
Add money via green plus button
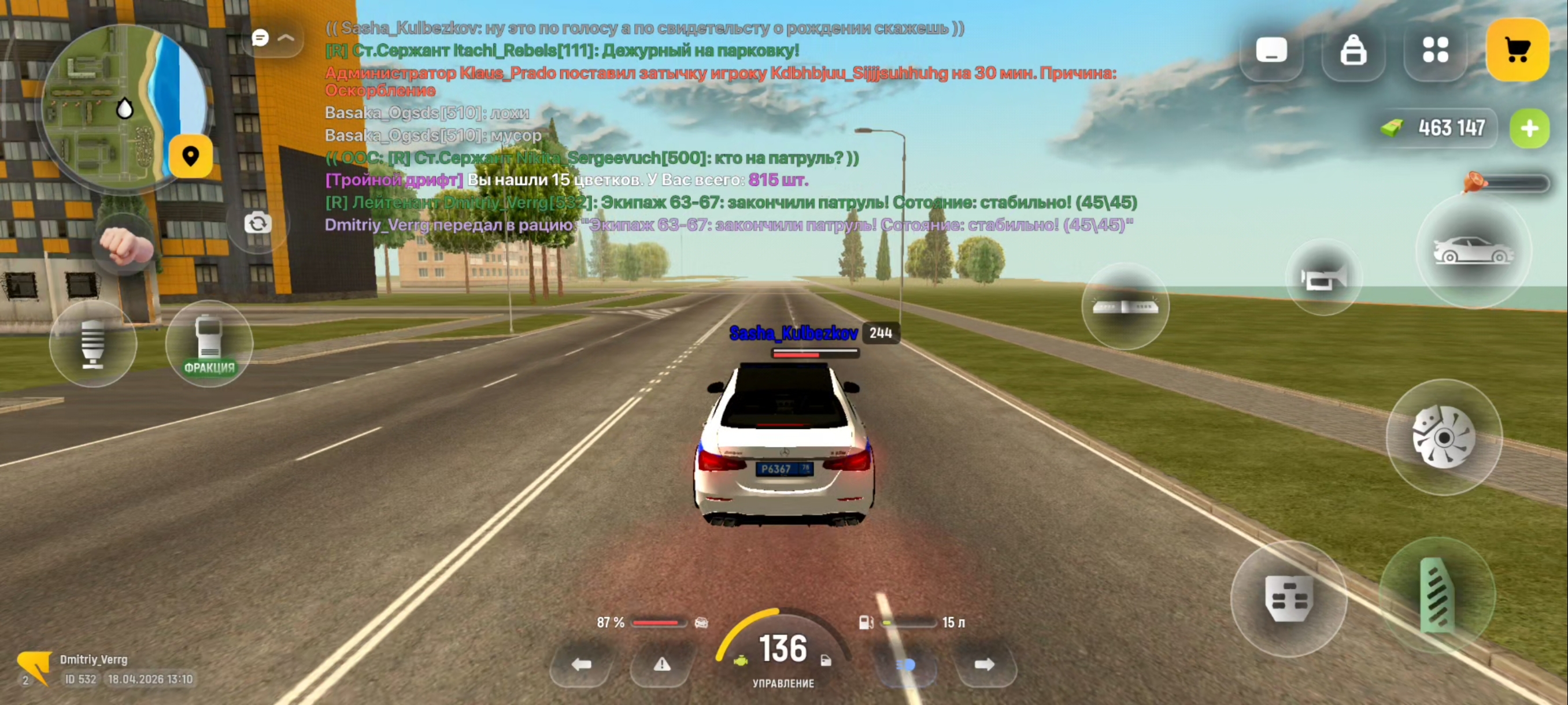1530,128
